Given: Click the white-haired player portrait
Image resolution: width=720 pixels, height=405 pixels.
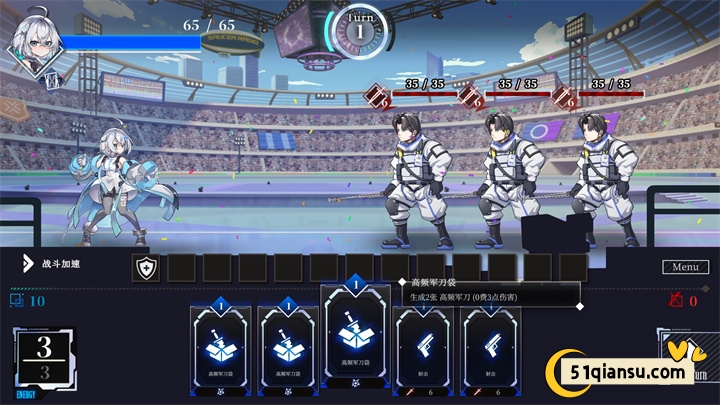Looking at the screenshot, I should [36, 43].
